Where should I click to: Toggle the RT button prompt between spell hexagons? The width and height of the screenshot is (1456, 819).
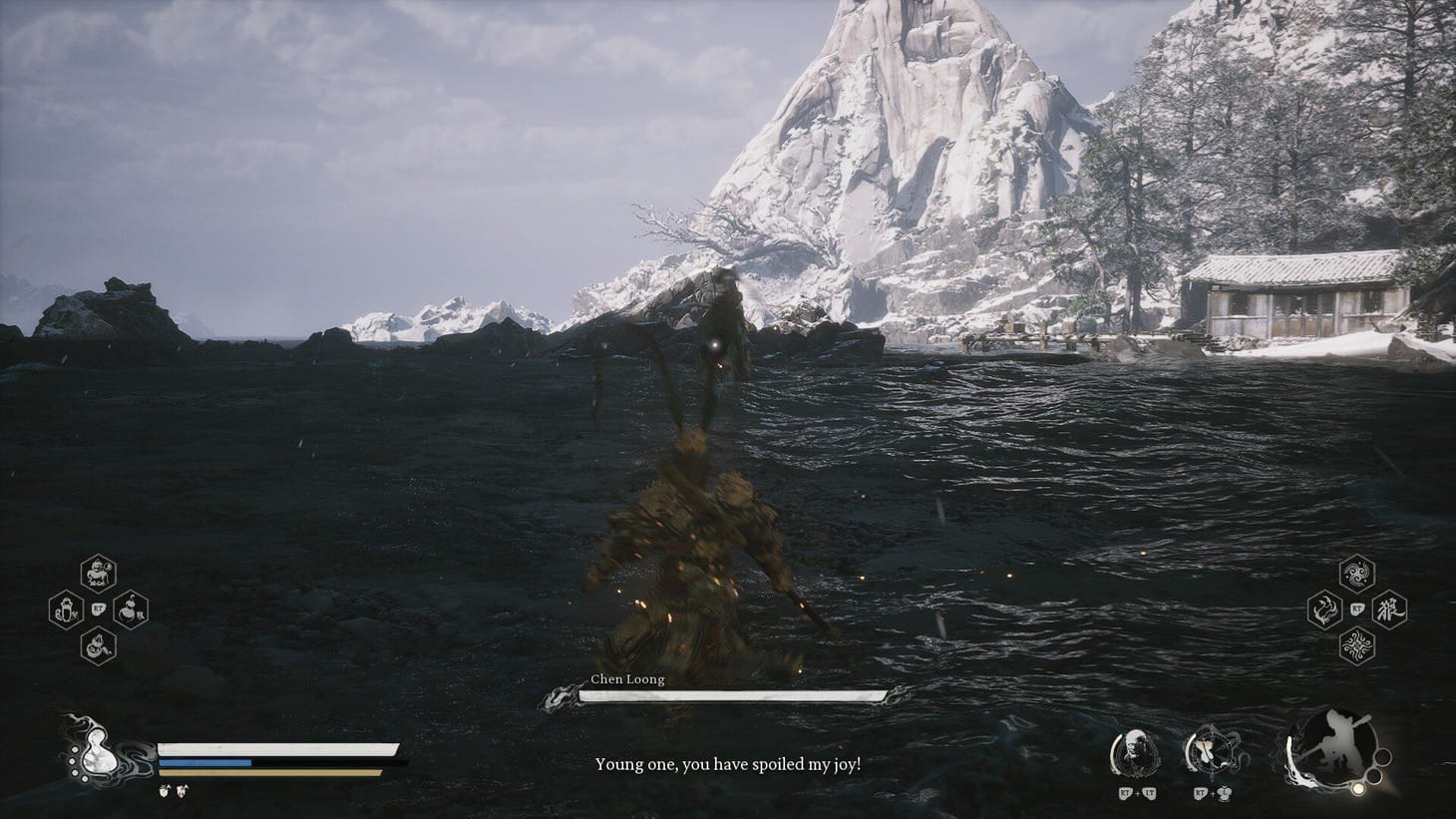pos(1356,607)
